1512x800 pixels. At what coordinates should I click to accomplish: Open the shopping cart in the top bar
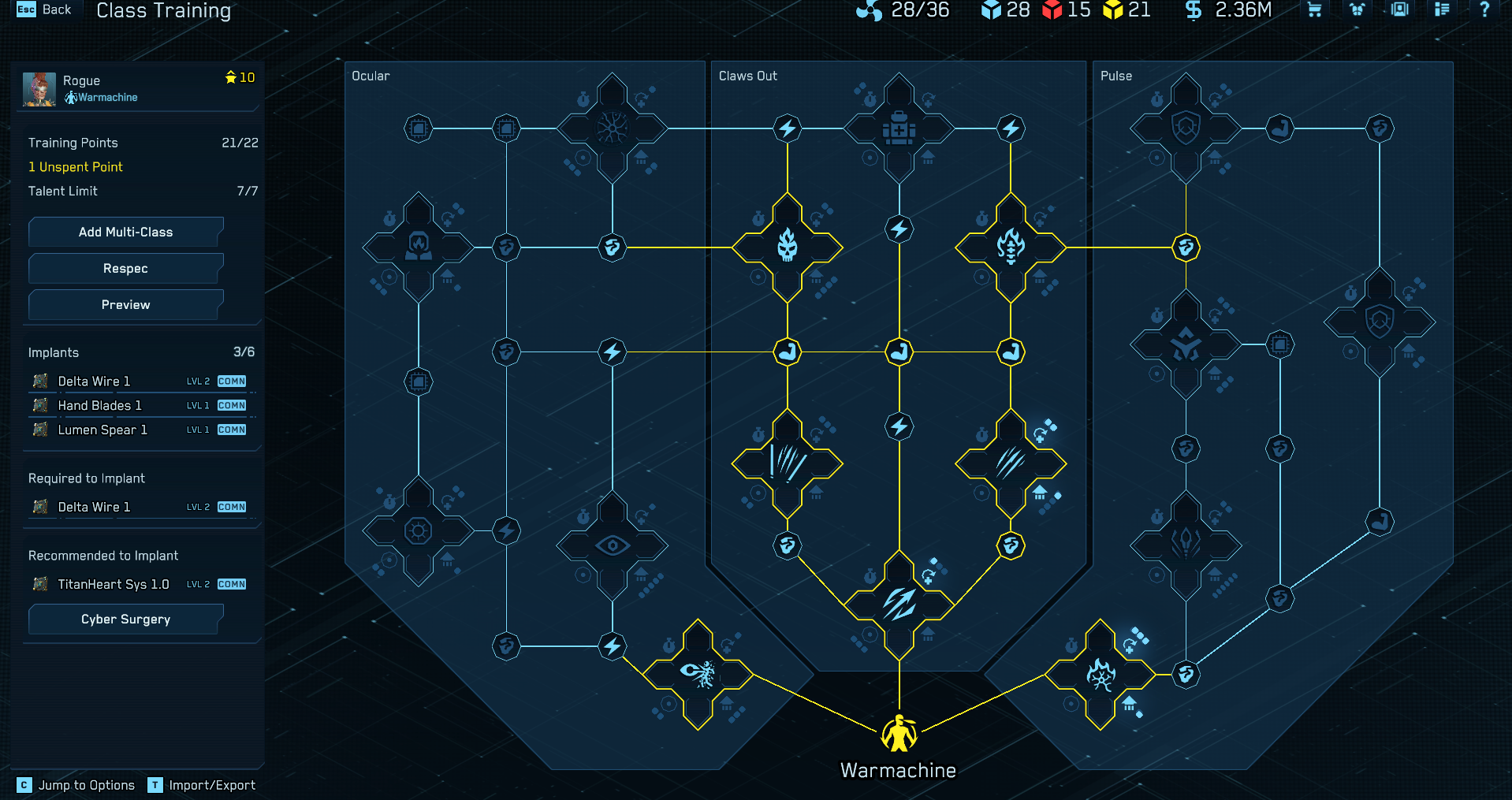point(1313,10)
